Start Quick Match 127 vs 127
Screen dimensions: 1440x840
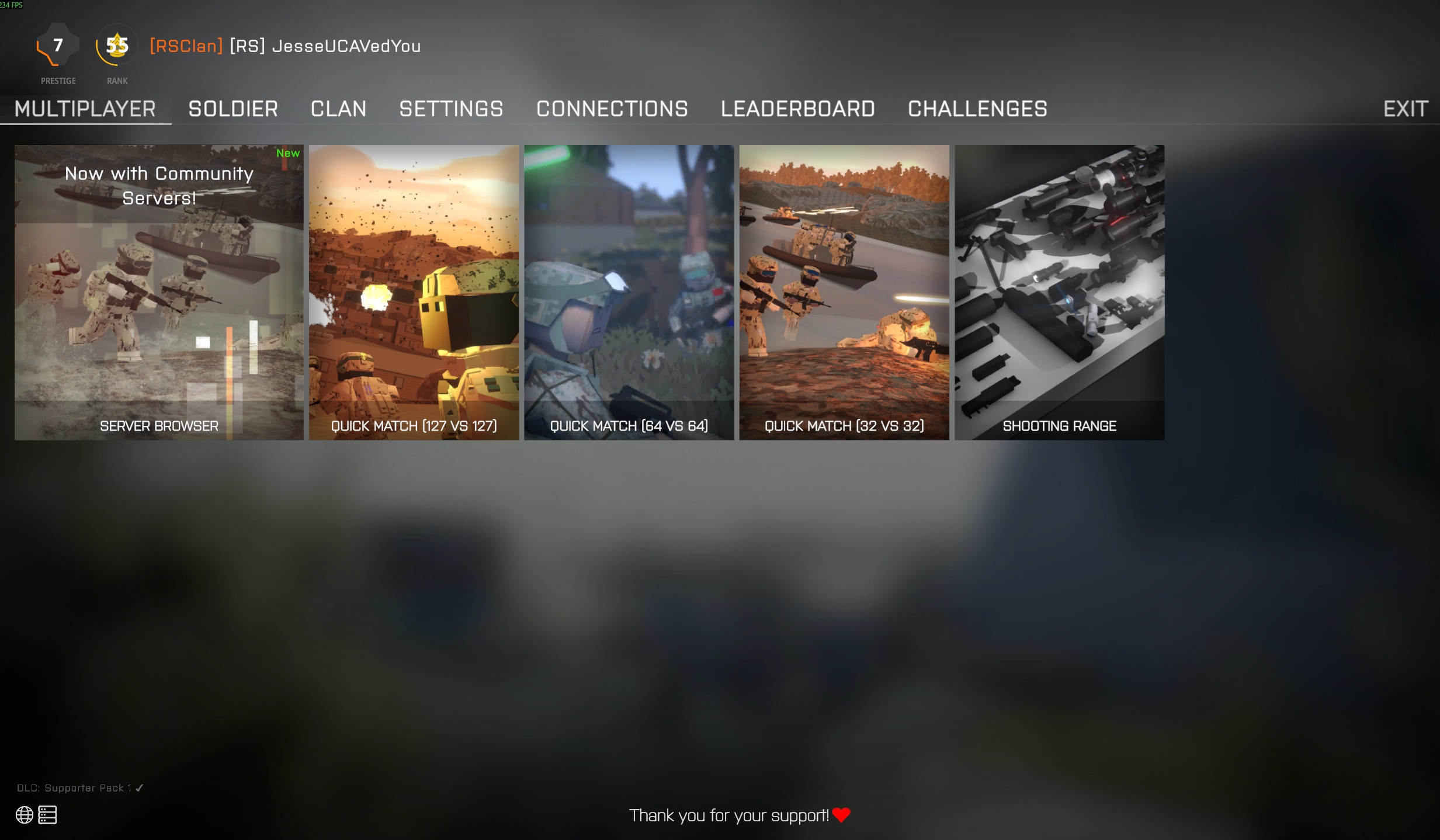[x=413, y=292]
